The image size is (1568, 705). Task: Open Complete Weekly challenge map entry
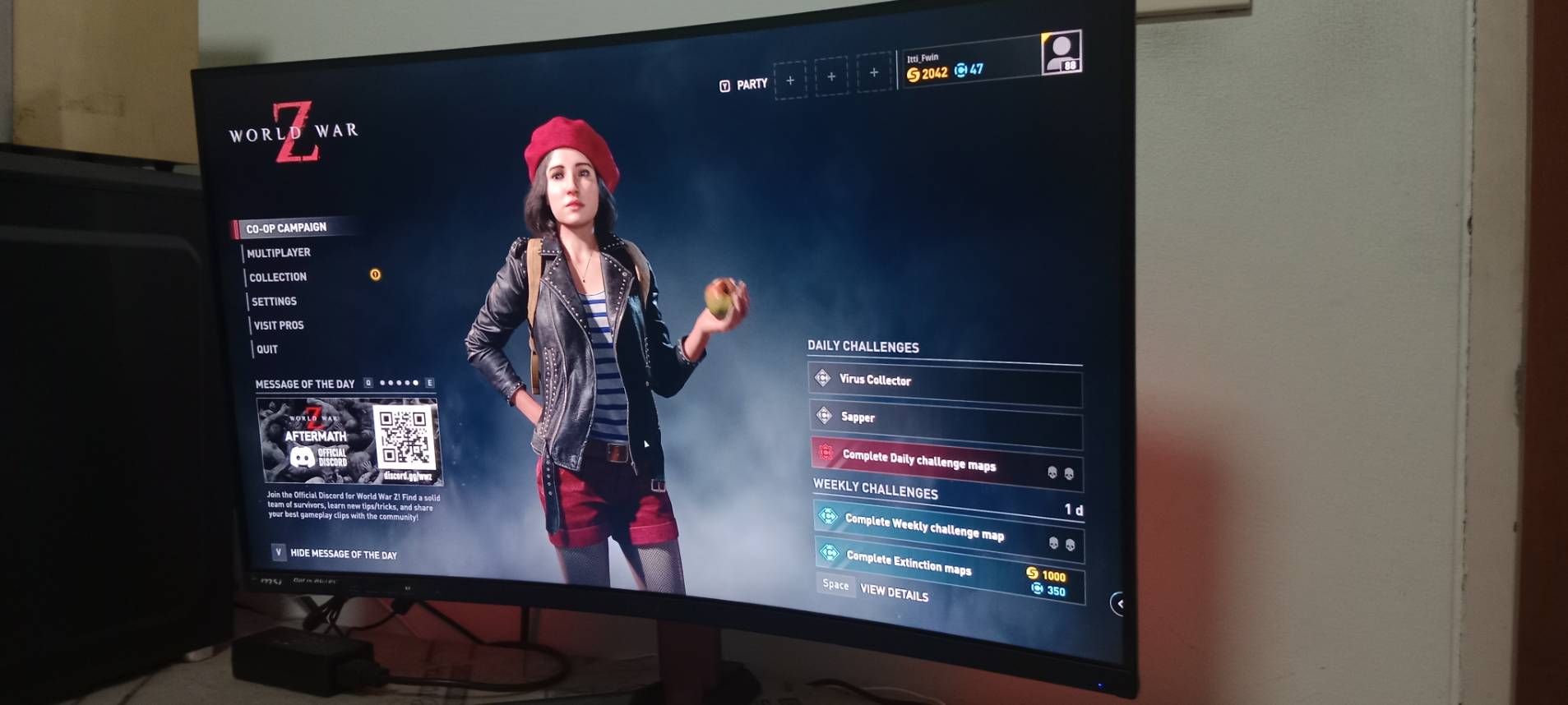point(946,528)
